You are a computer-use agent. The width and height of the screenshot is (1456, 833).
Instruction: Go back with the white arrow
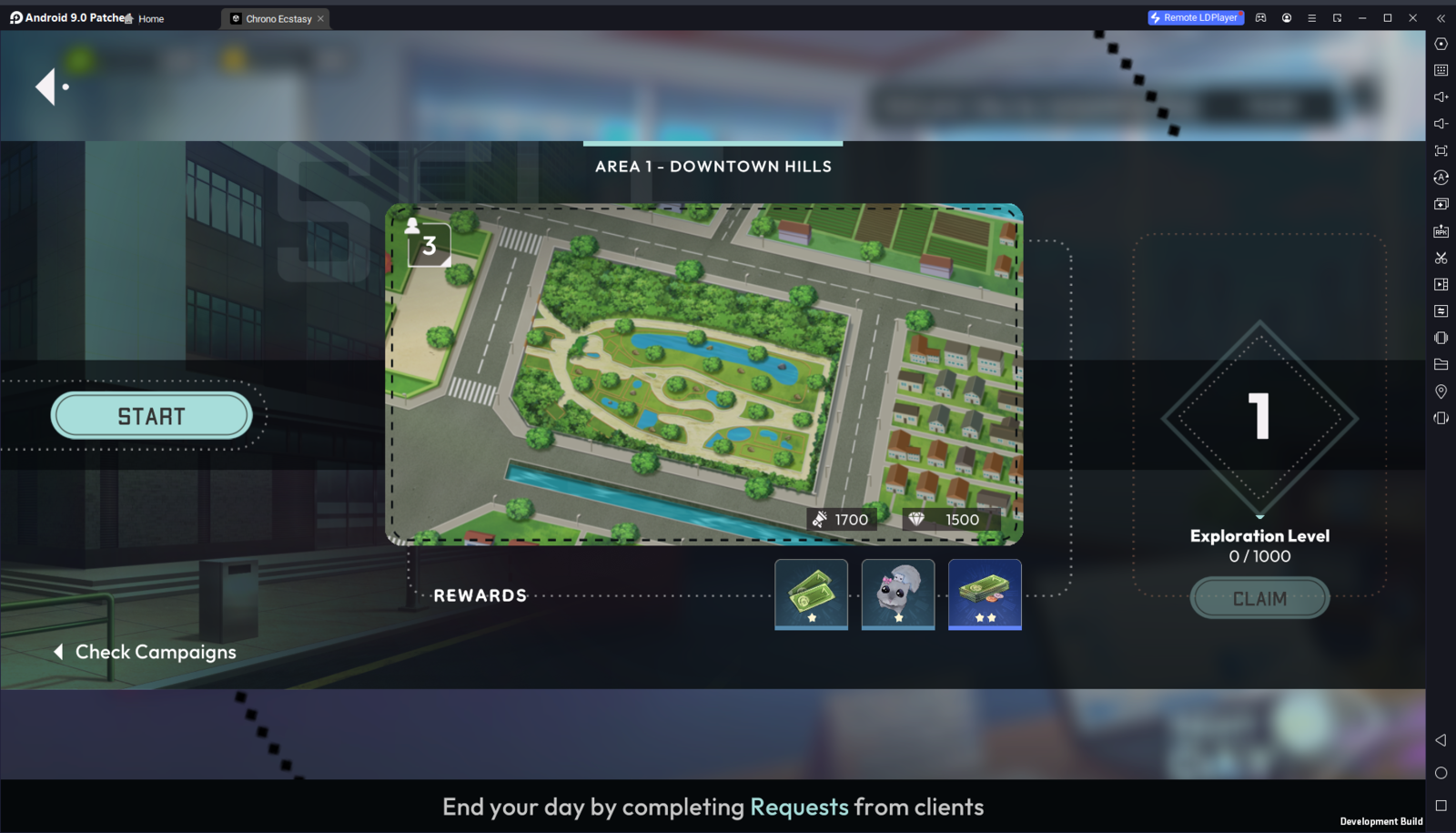47,87
